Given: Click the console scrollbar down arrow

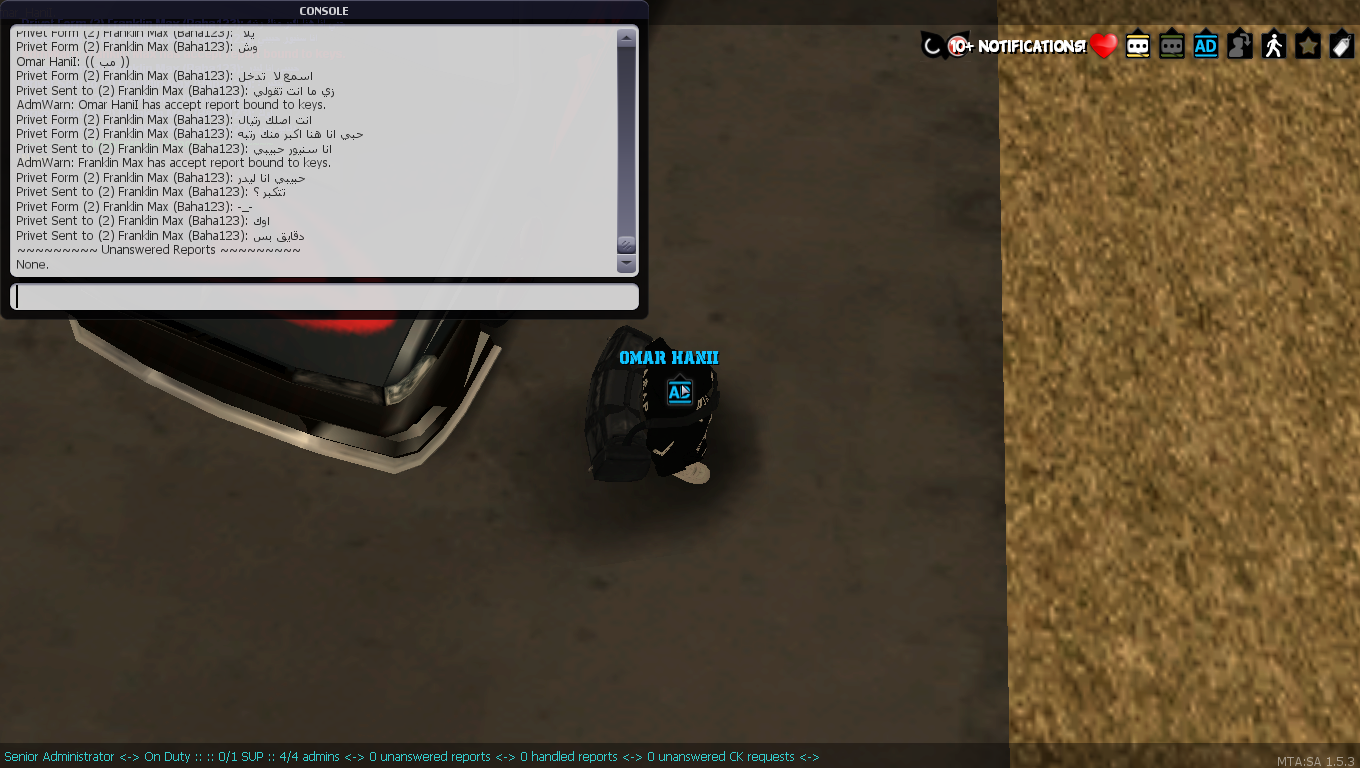Looking at the screenshot, I should click(627, 264).
